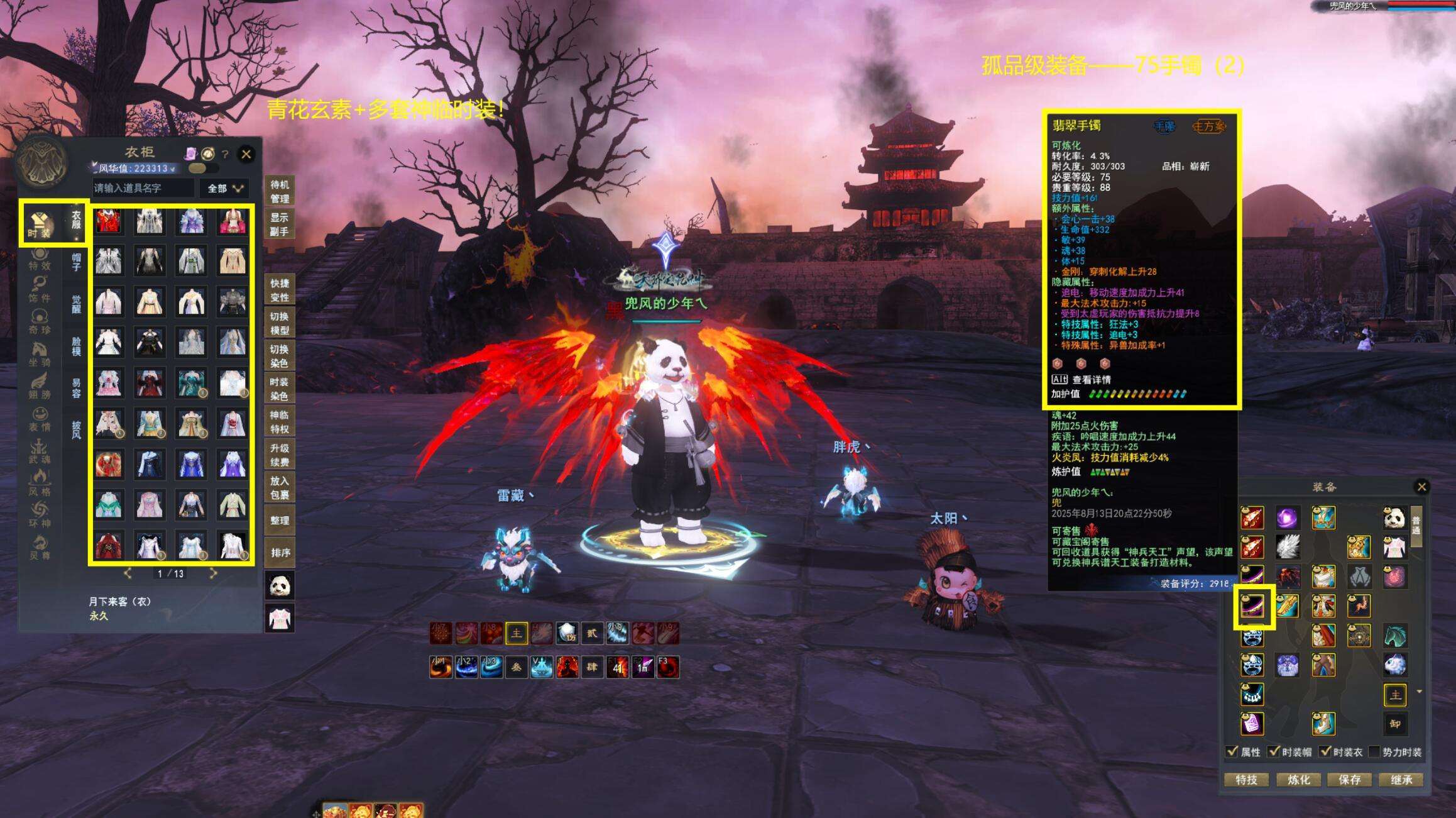Uncheck the 时装帽 checkbox

point(1274,752)
